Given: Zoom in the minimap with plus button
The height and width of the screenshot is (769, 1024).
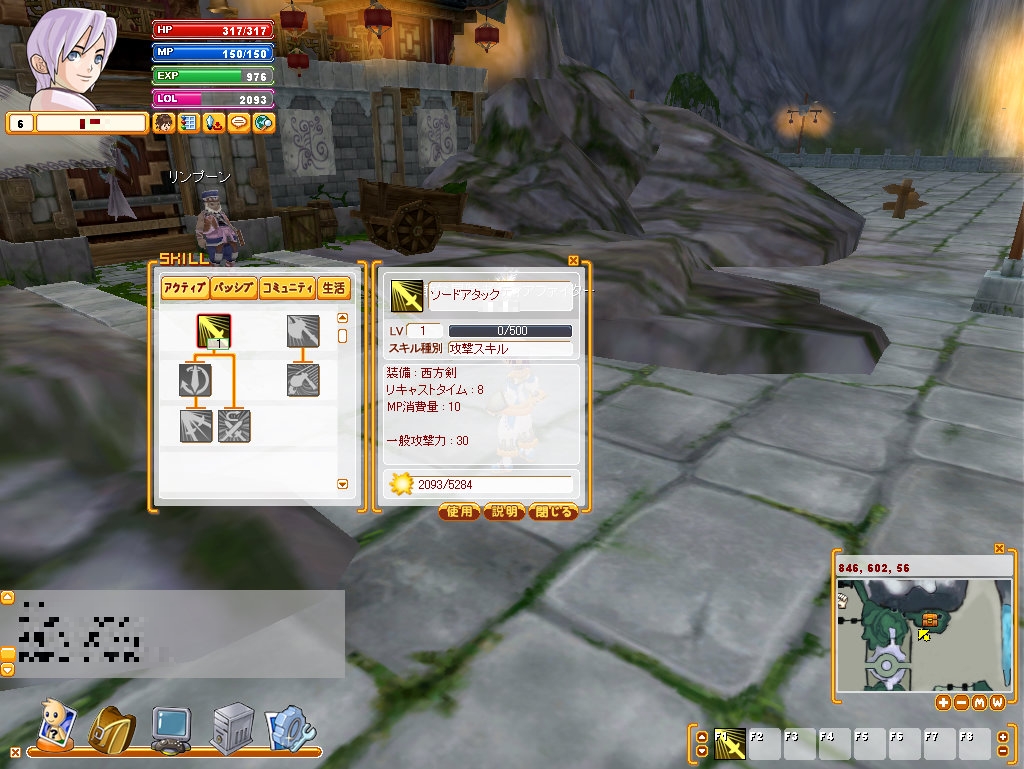Looking at the screenshot, I should point(943,703).
